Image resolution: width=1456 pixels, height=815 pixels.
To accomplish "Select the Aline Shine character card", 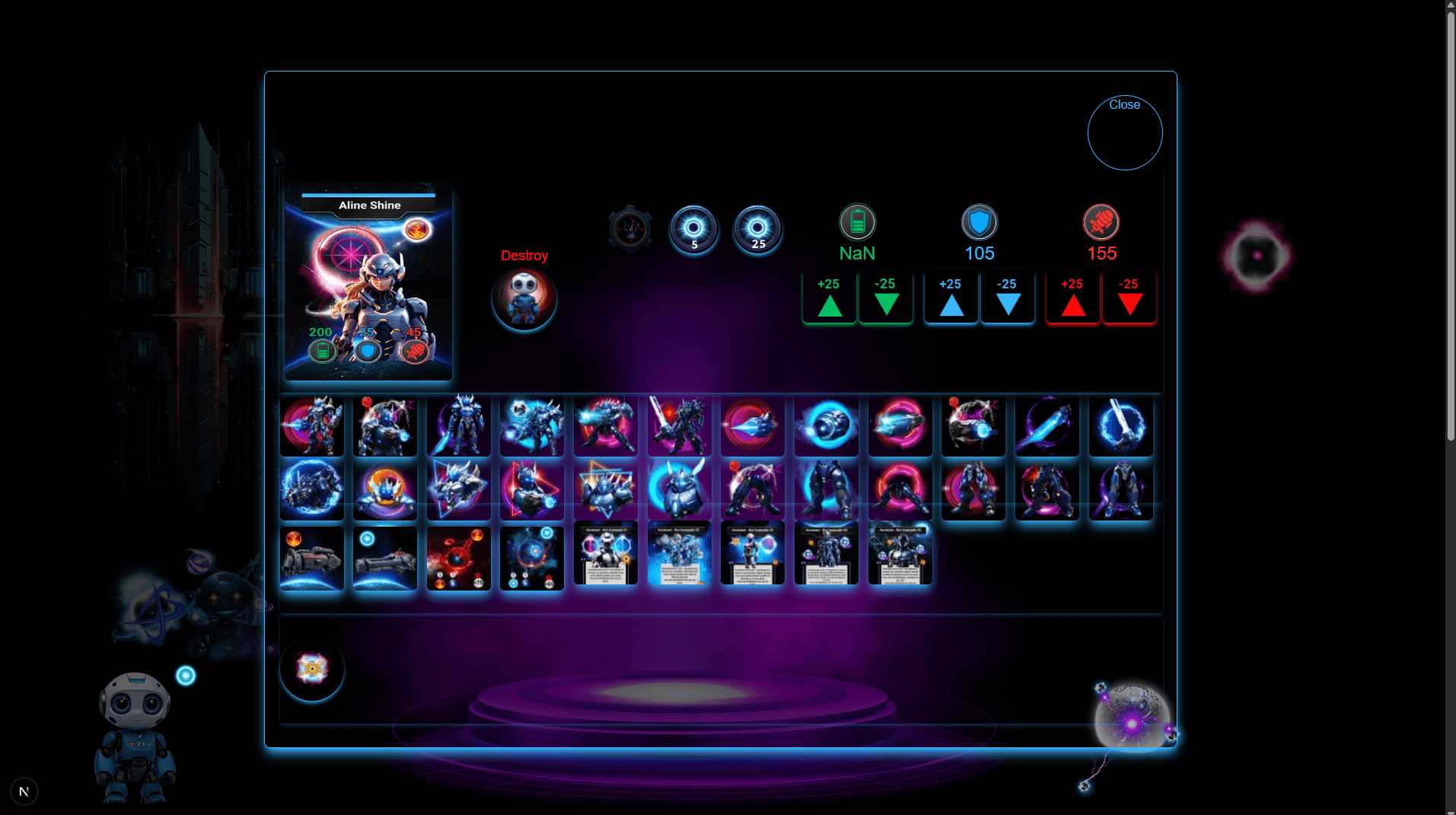I will click(x=368, y=282).
